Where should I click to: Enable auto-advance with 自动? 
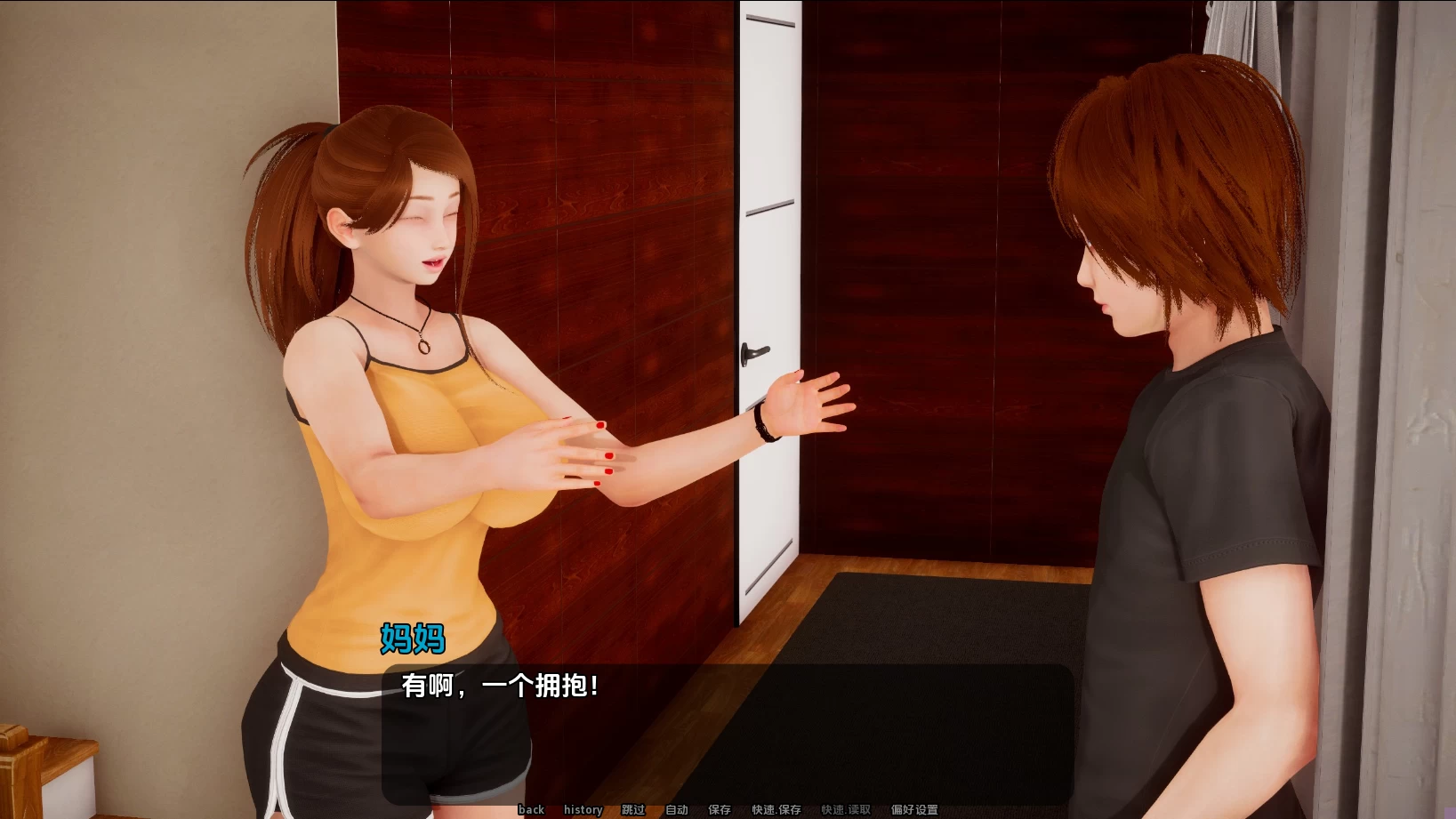click(x=677, y=809)
